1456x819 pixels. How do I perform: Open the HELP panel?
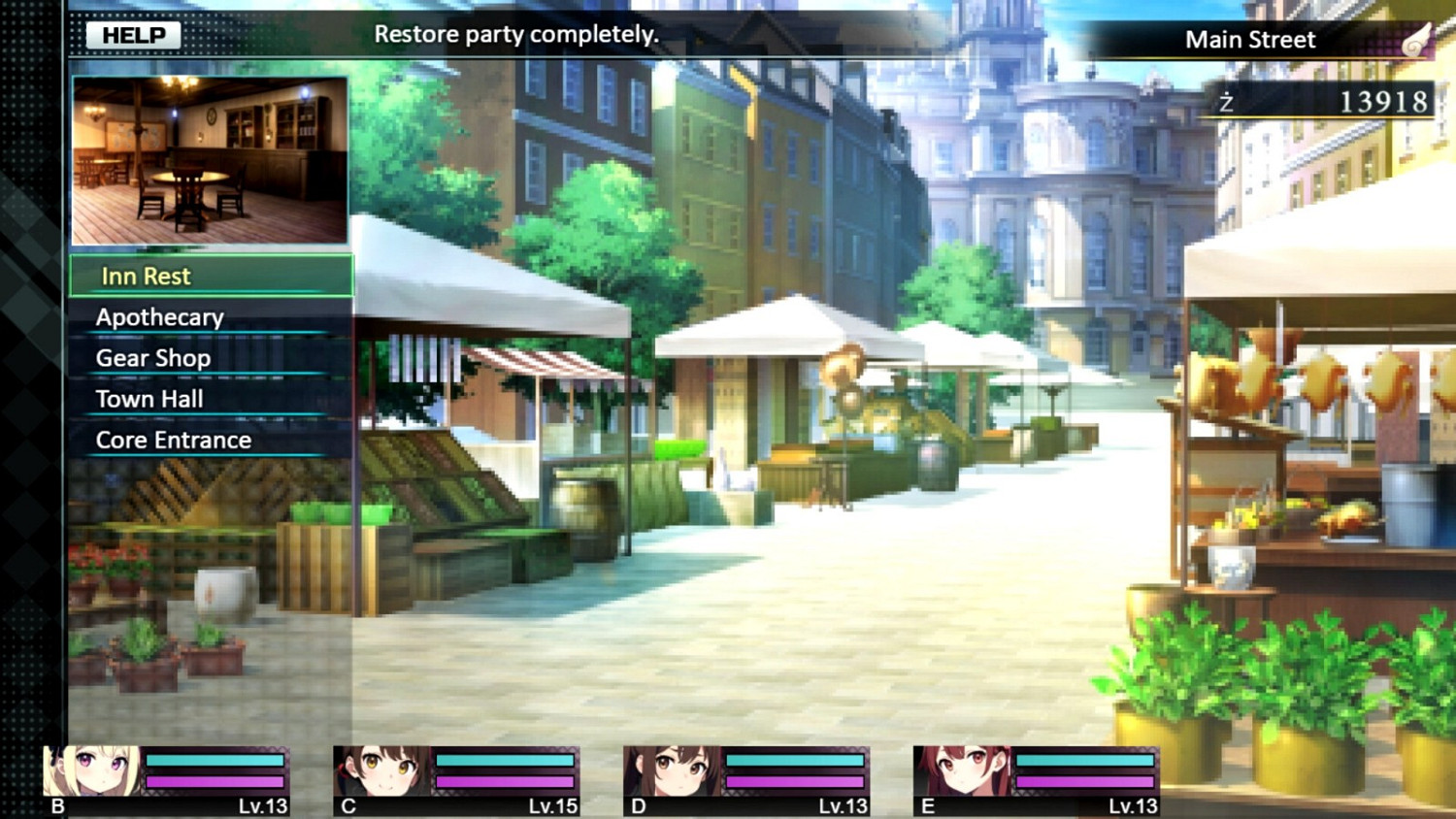(131, 34)
